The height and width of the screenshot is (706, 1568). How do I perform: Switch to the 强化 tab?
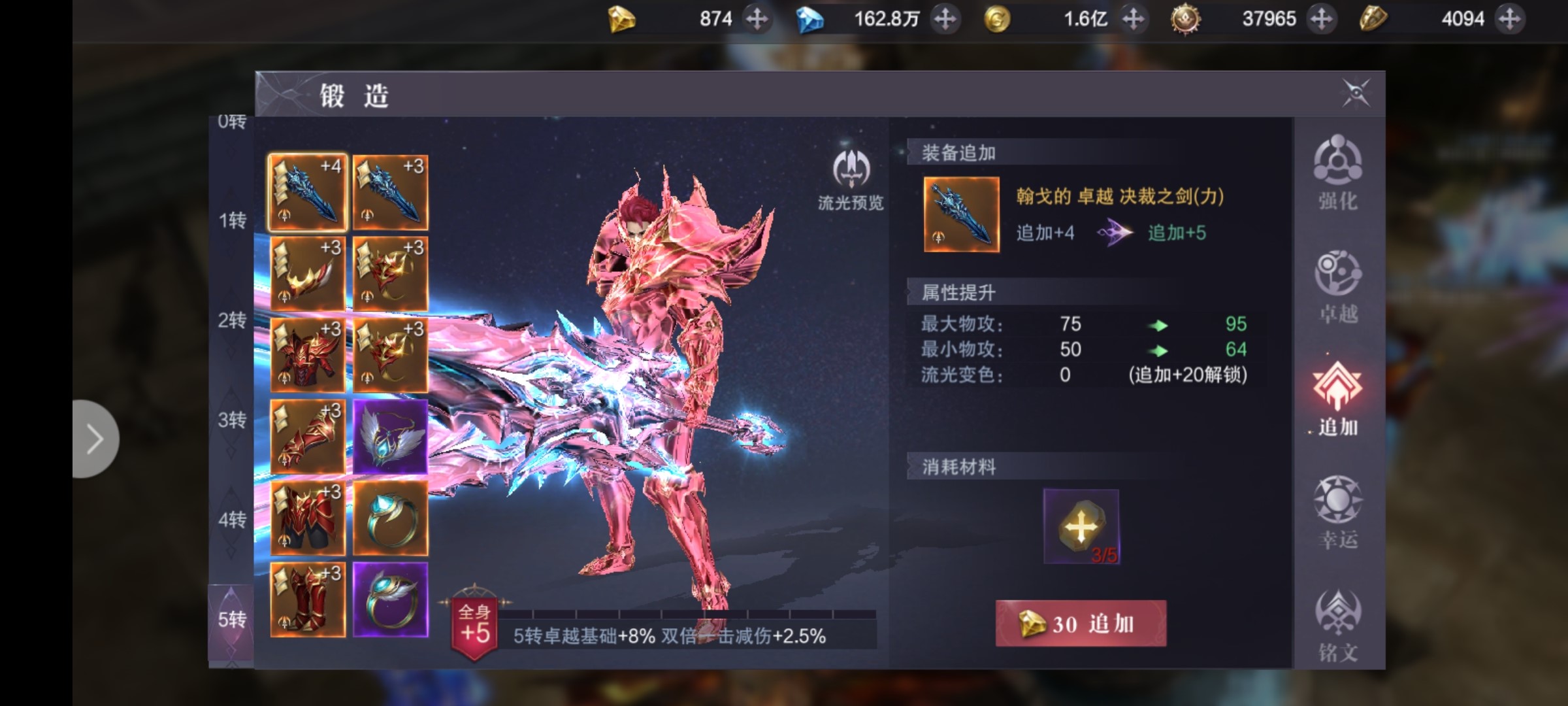(x=1337, y=173)
